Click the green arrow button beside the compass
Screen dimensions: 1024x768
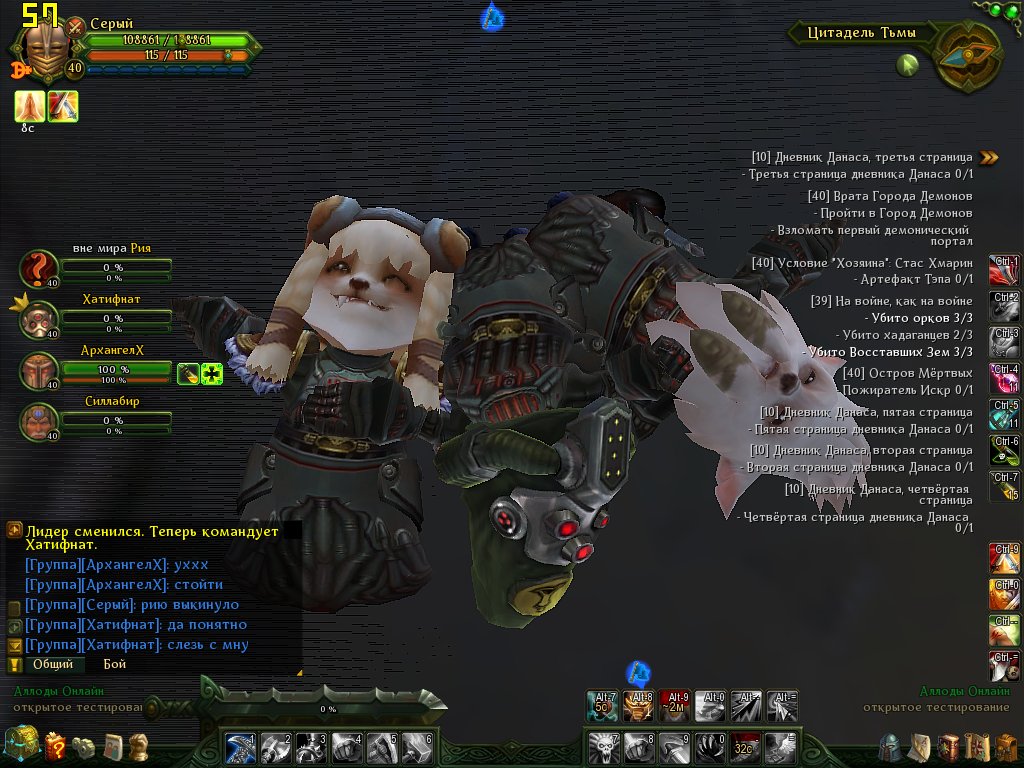tap(907, 66)
